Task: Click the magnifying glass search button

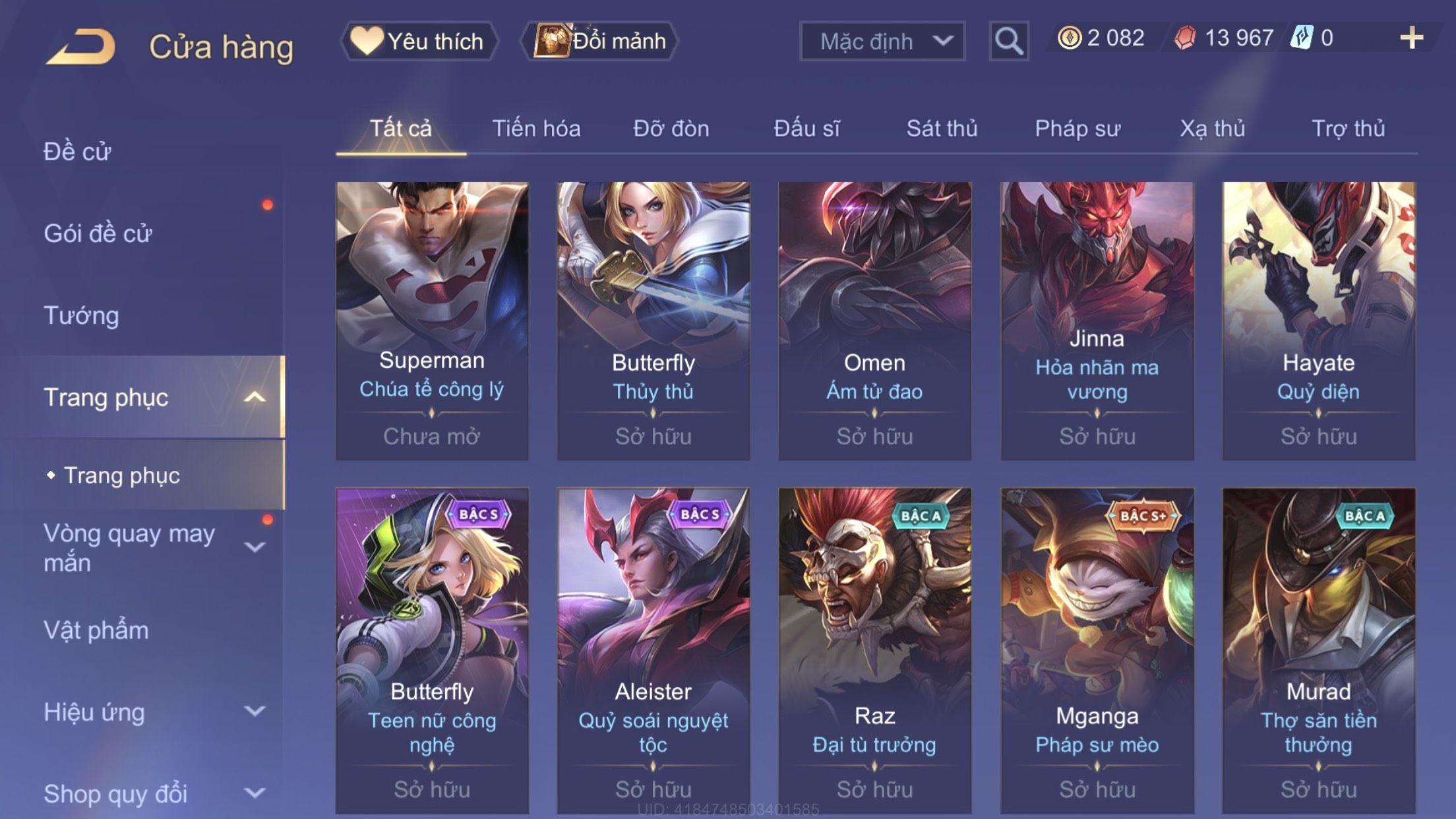Action: pos(1008,41)
